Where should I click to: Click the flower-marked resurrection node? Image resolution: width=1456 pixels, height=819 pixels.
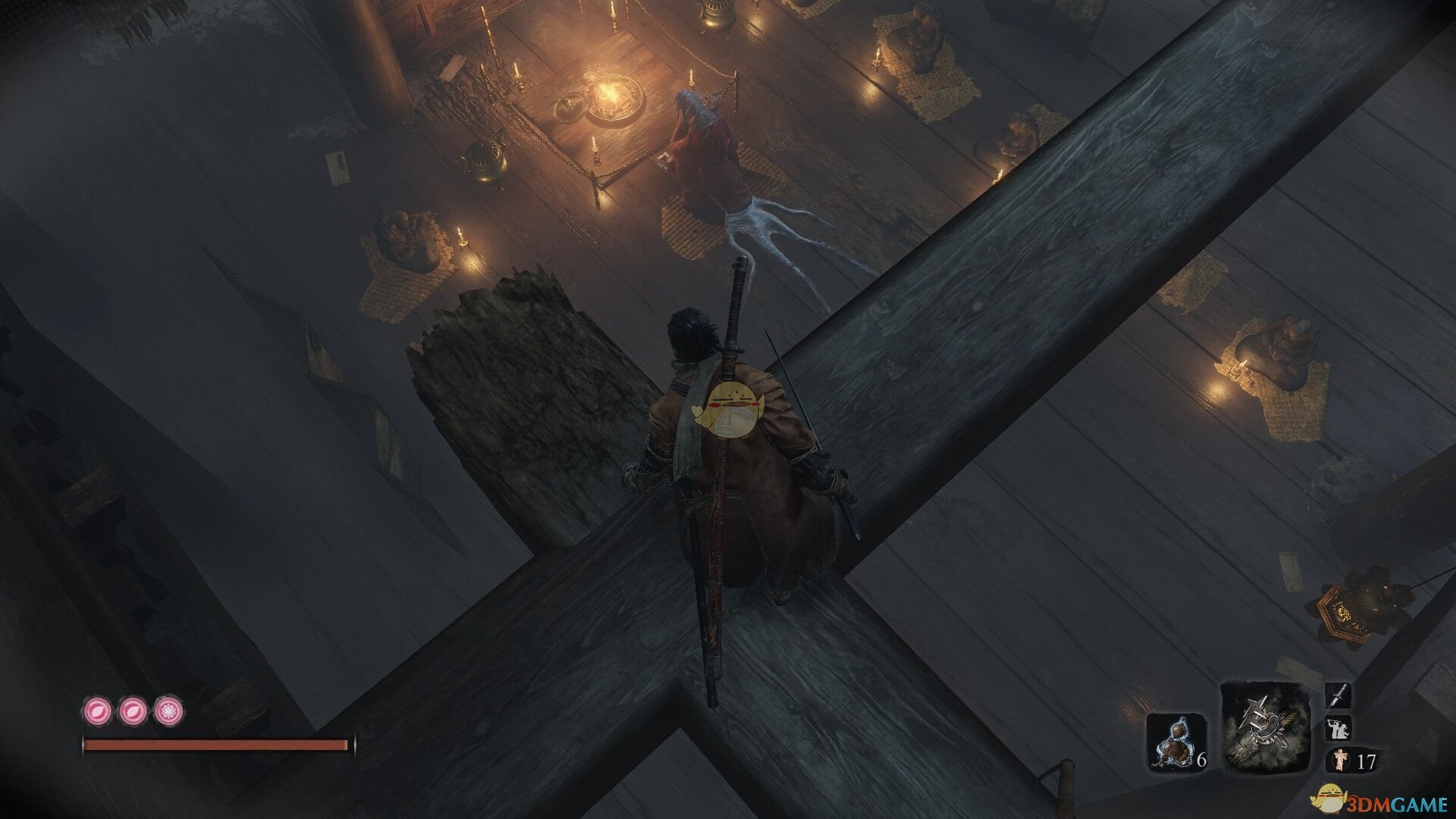coord(168,711)
